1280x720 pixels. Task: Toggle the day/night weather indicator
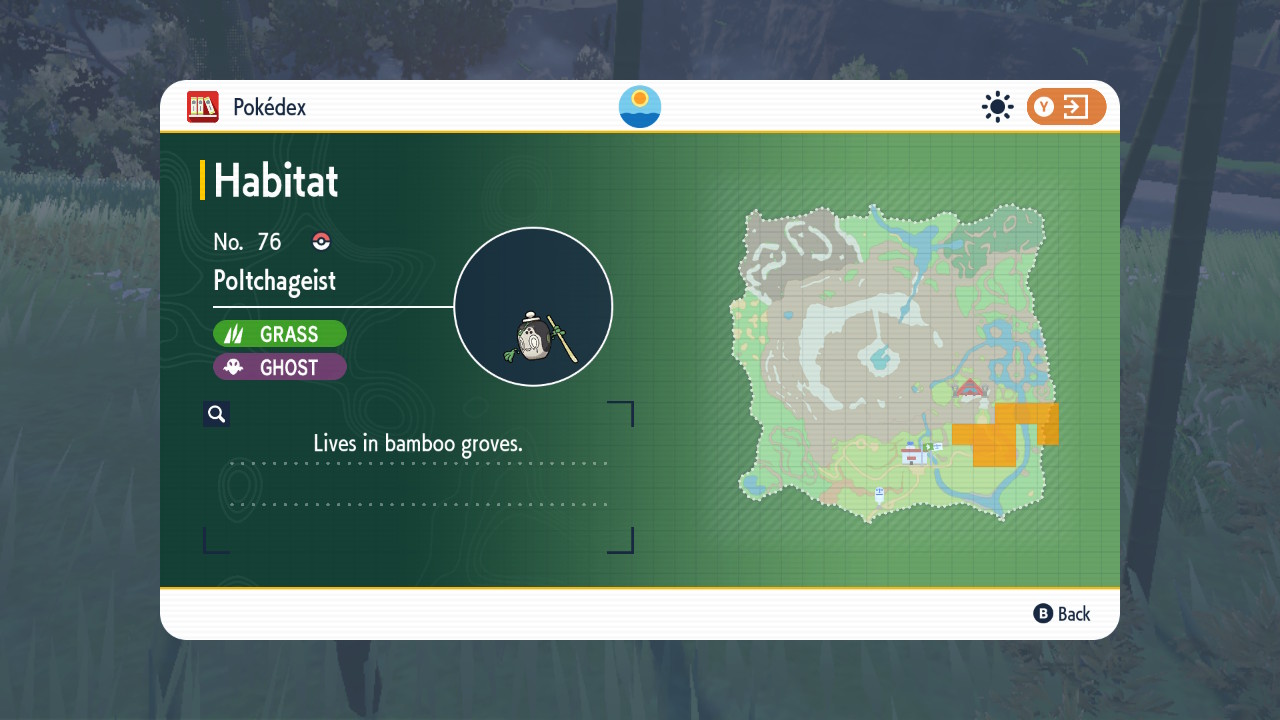click(x=639, y=106)
